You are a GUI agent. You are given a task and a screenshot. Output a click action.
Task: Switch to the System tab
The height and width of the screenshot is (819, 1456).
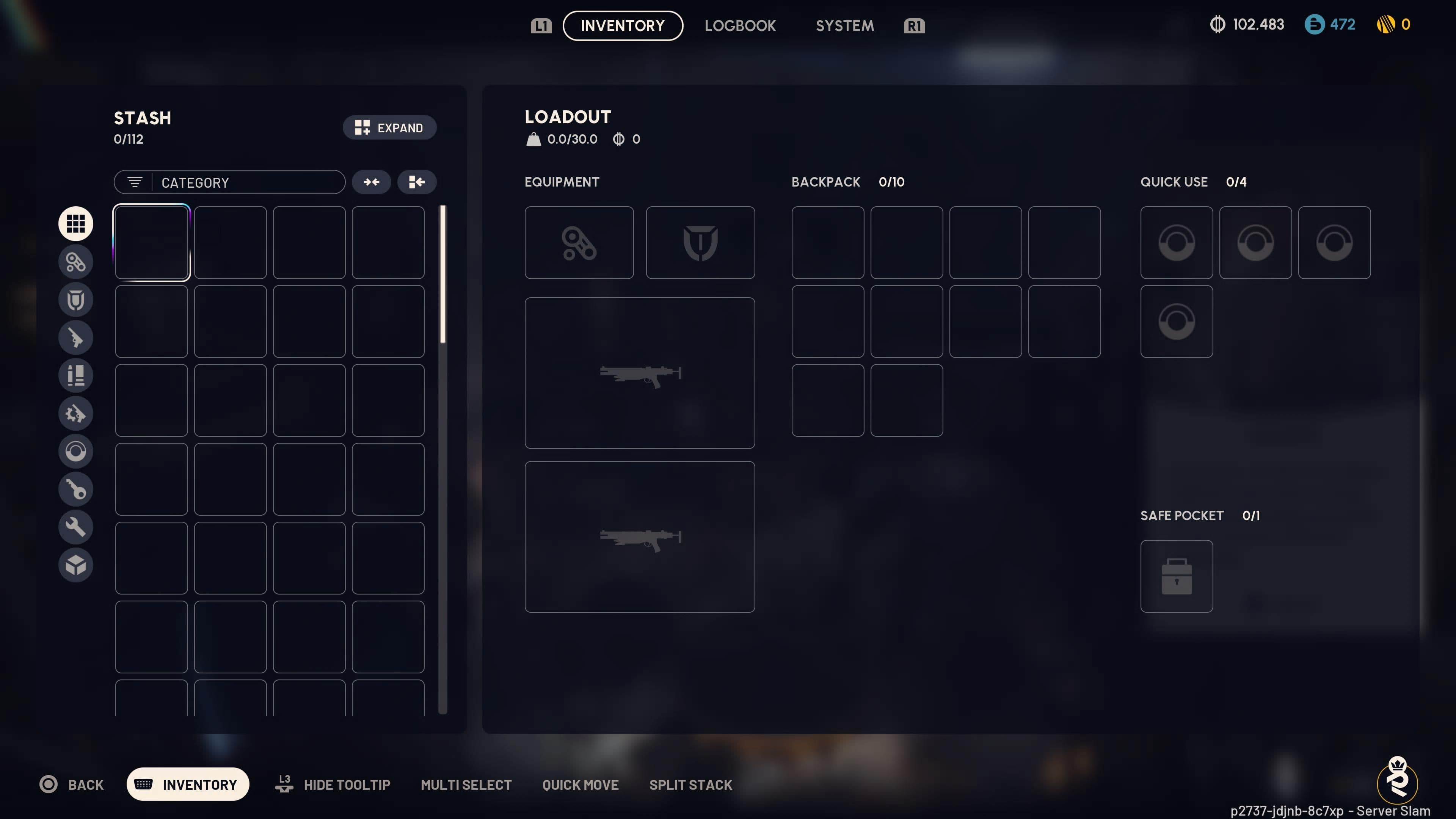point(844,25)
